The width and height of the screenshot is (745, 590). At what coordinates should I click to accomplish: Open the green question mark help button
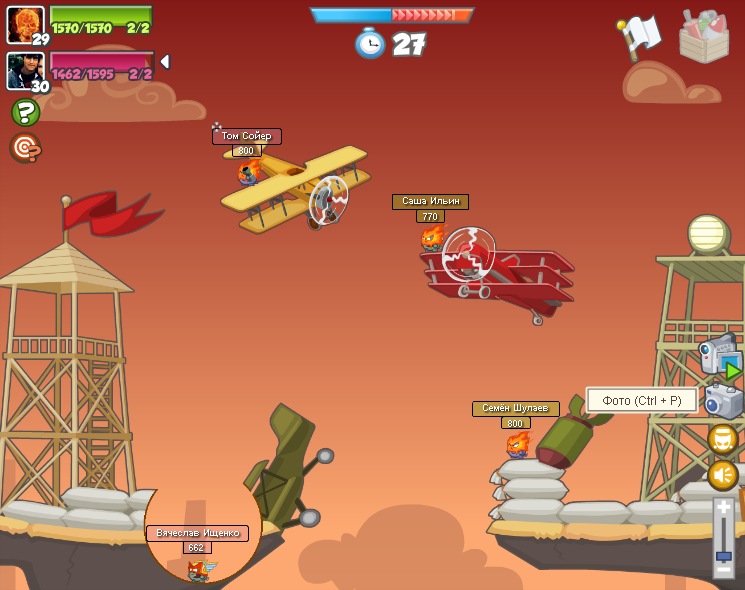click(25, 112)
